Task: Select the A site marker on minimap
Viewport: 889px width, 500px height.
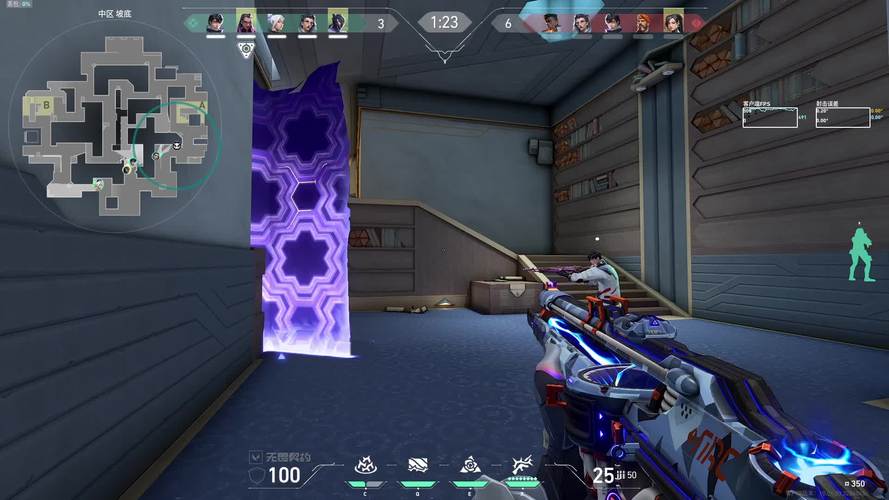Action: pyautogui.click(x=202, y=104)
